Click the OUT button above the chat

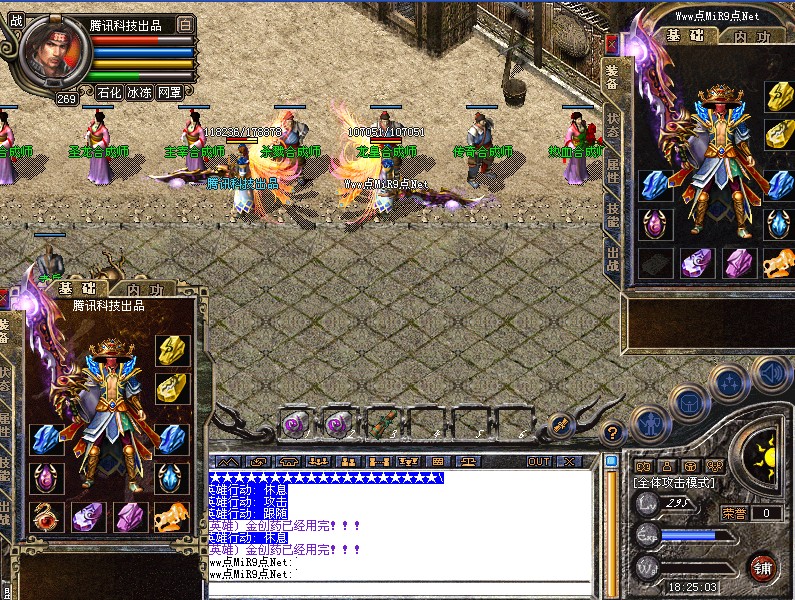[x=539, y=462]
